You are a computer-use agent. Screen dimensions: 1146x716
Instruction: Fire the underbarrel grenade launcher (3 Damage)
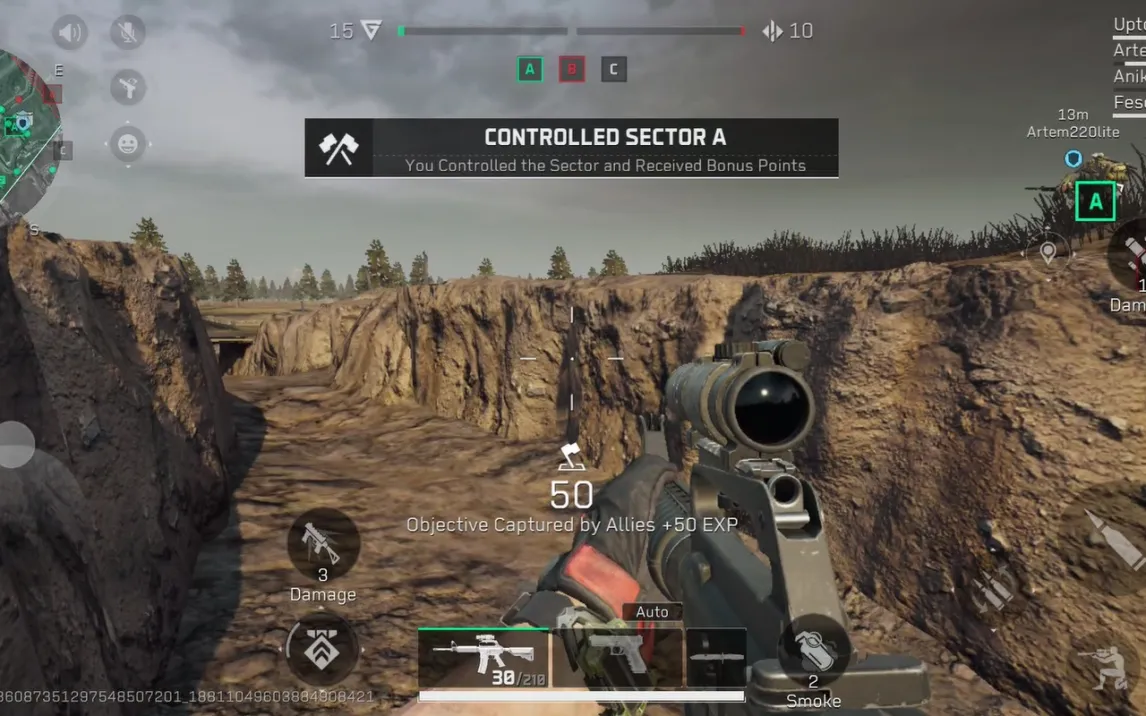coord(322,544)
